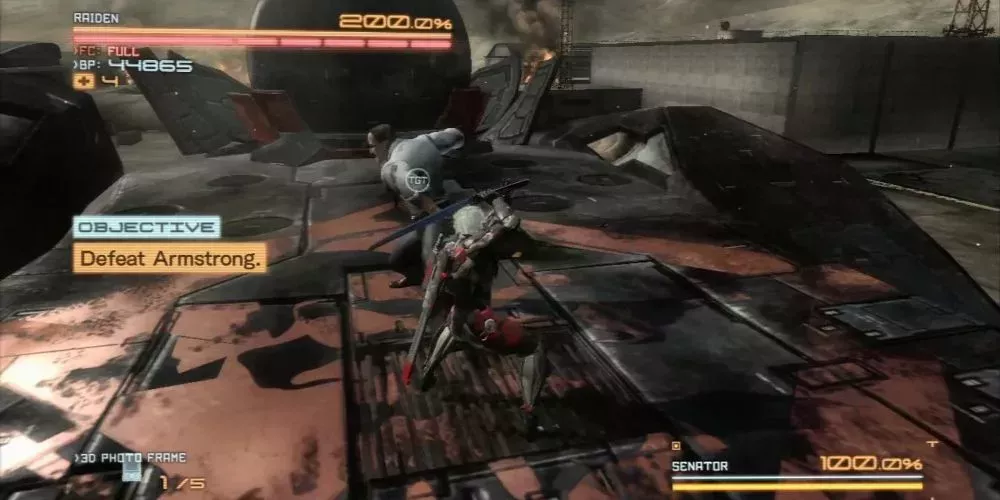Click the orange repair nanopaste icon
The image size is (1000, 500).
click(84, 81)
